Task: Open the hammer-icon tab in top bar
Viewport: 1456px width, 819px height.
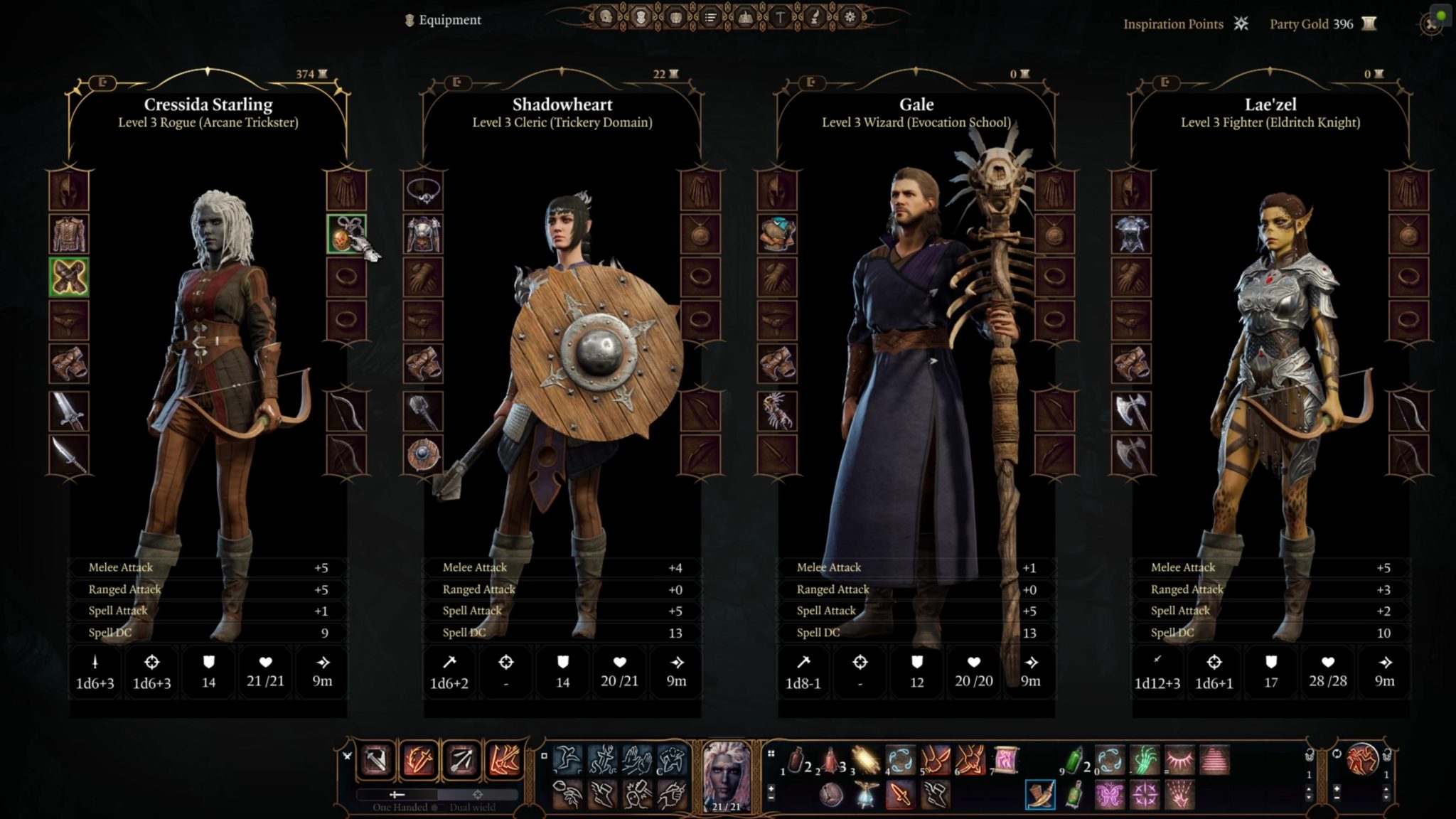Action: pos(780,17)
